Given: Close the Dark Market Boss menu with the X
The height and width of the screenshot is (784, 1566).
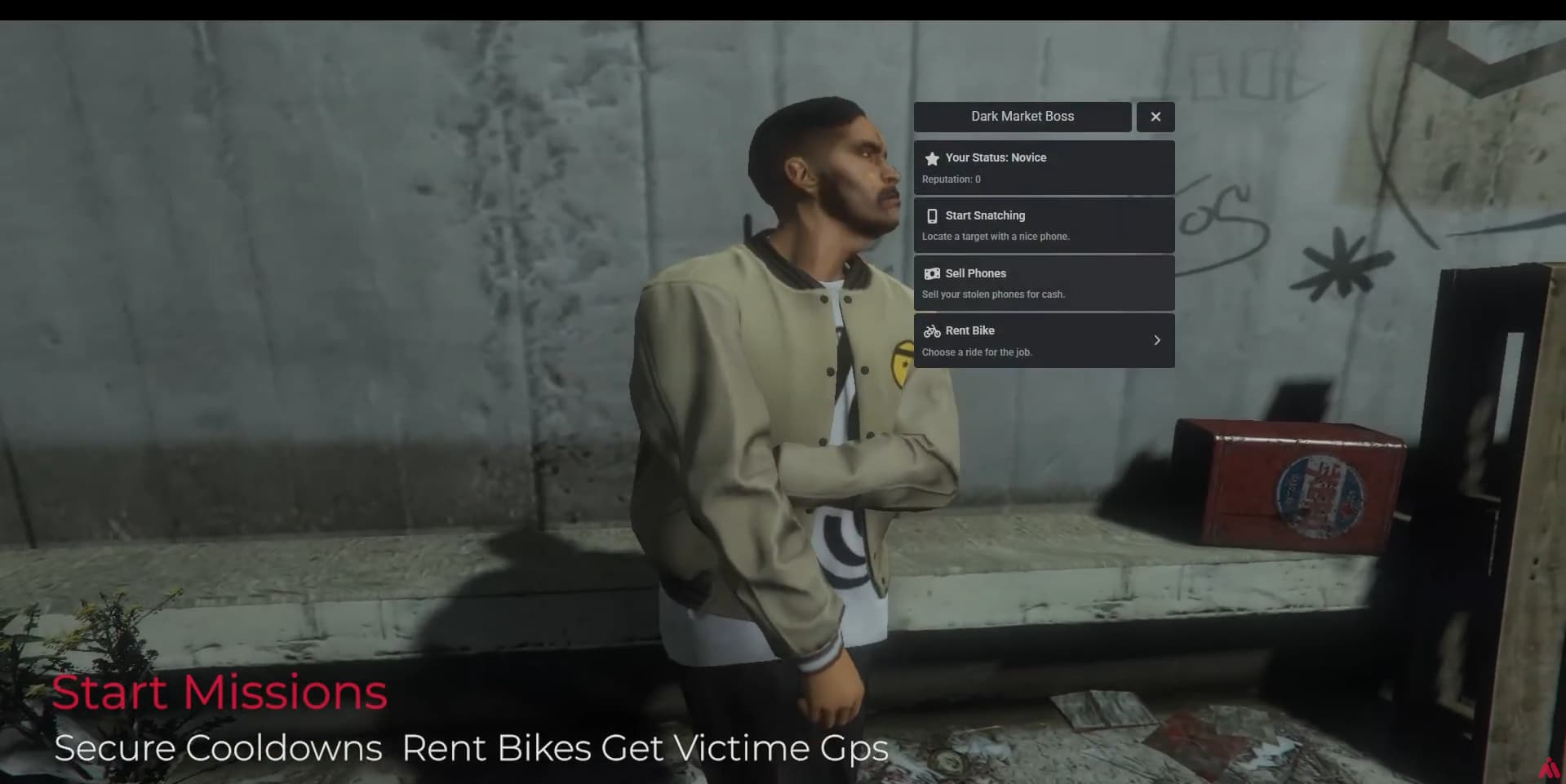Looking at the screenshot, I should (x=1155, y=116).
